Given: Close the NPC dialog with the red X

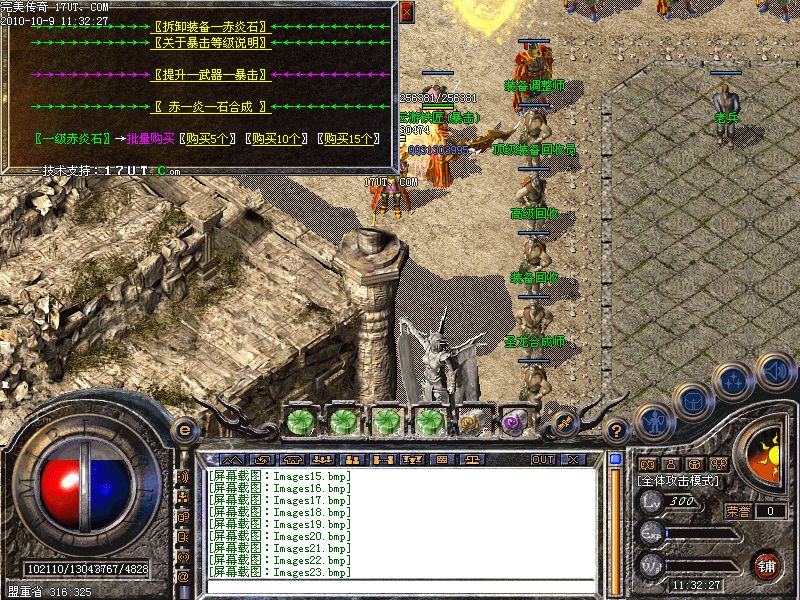Looking at the screenshot, I should 406,12.
